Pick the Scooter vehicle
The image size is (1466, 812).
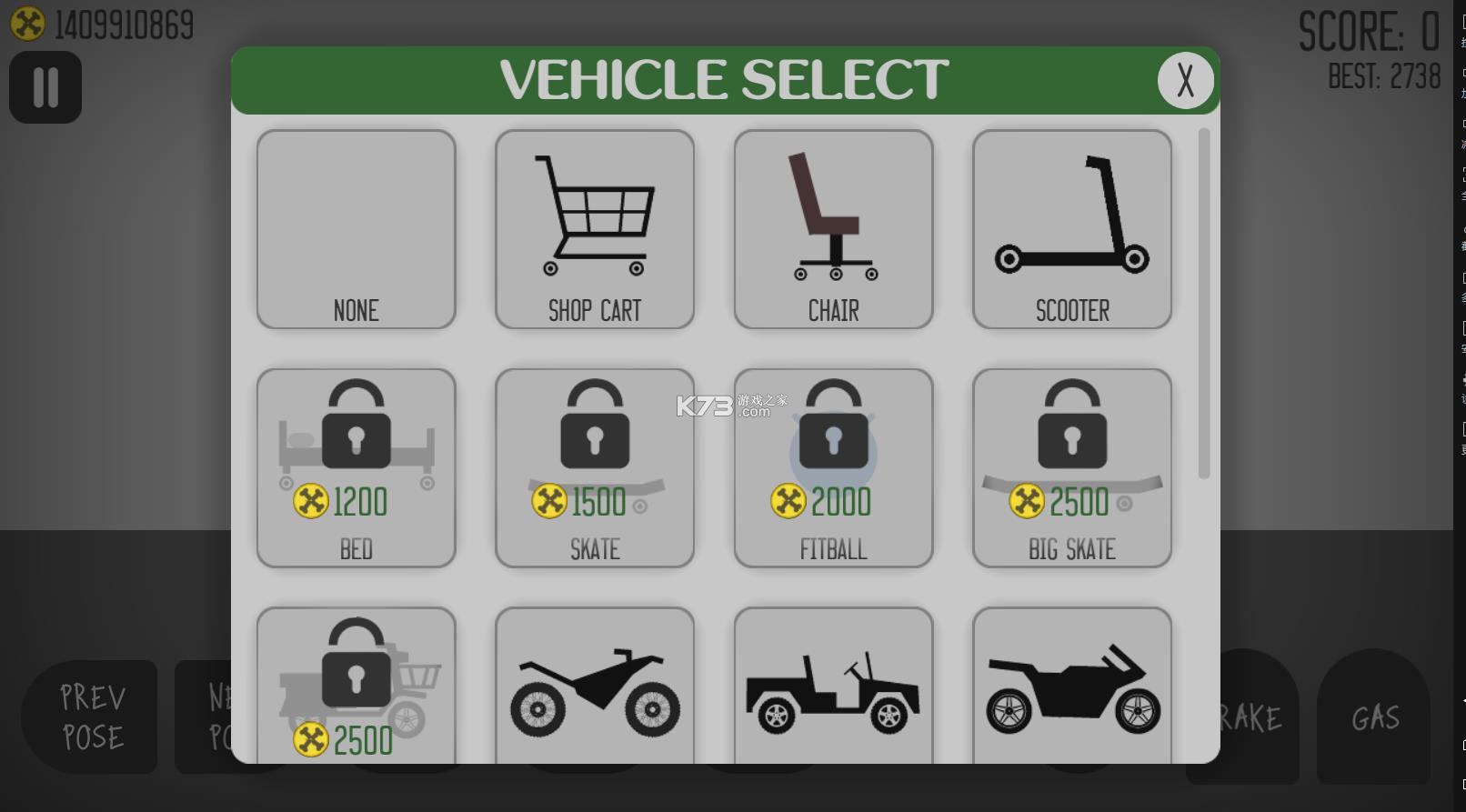[x=1072, y=229]
